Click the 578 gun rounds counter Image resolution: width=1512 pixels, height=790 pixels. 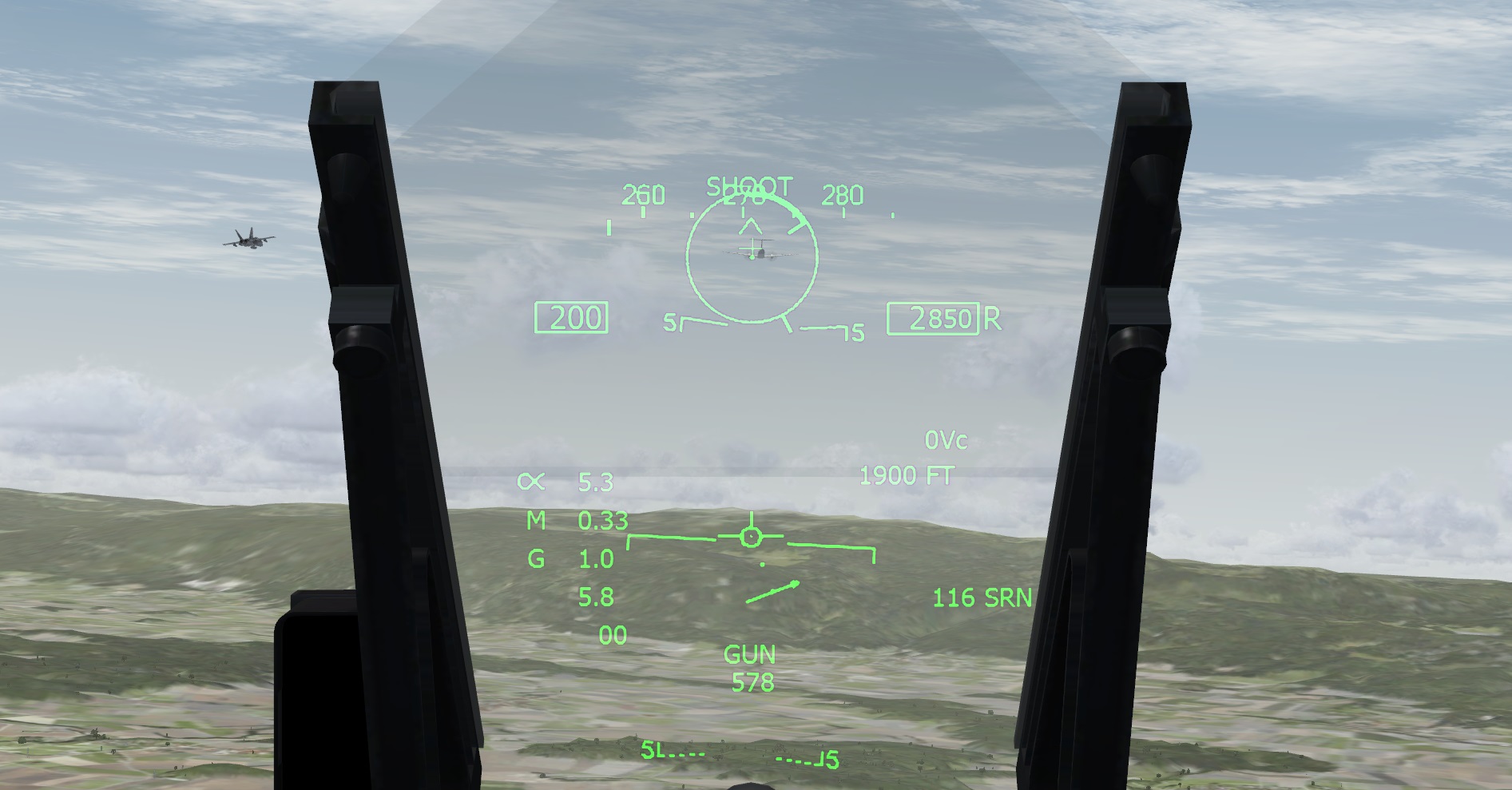tap(752, 683)
